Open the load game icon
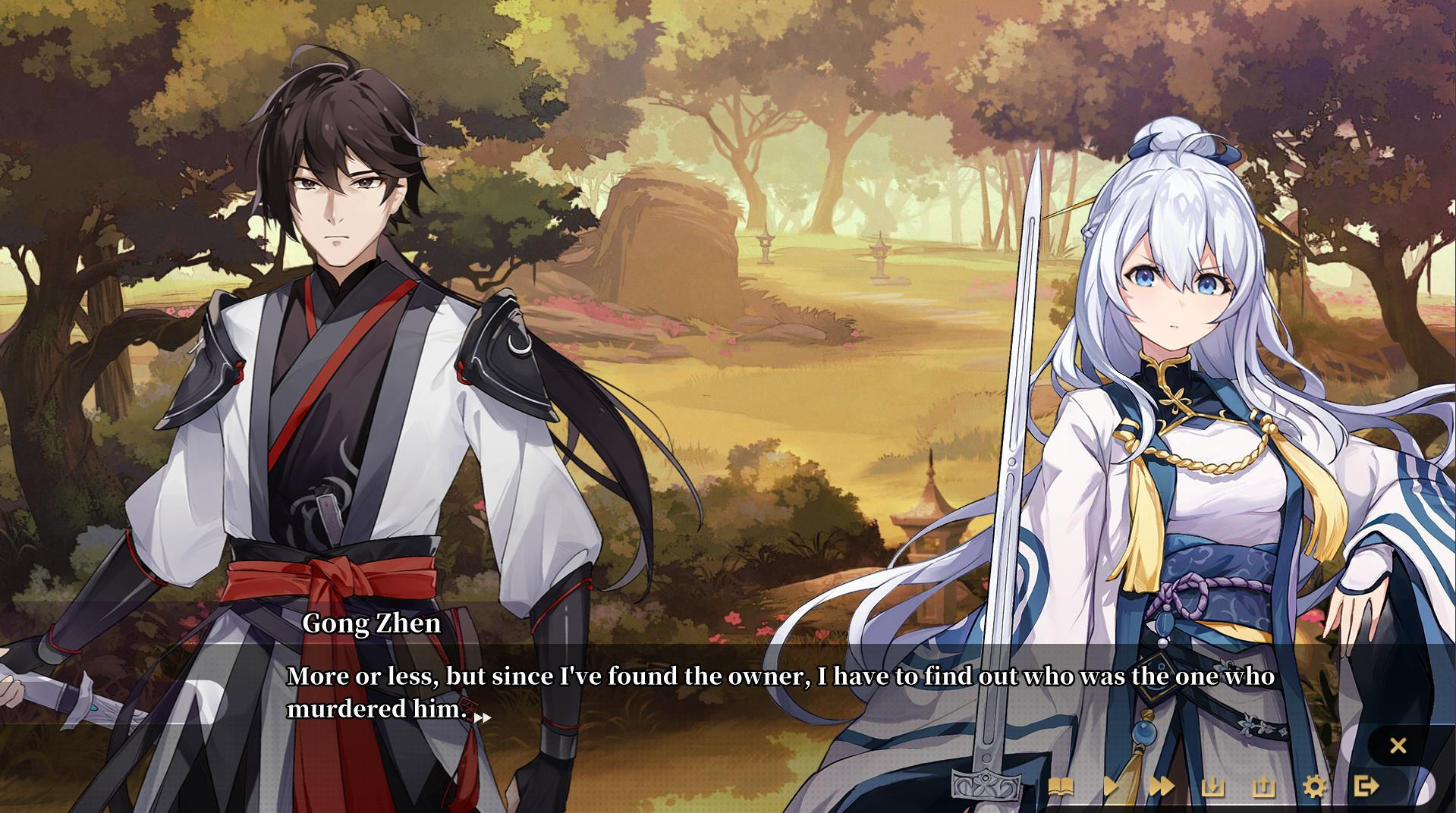Image resolution: width=1456 pixels, height=813 pixels. (1264, 786)
